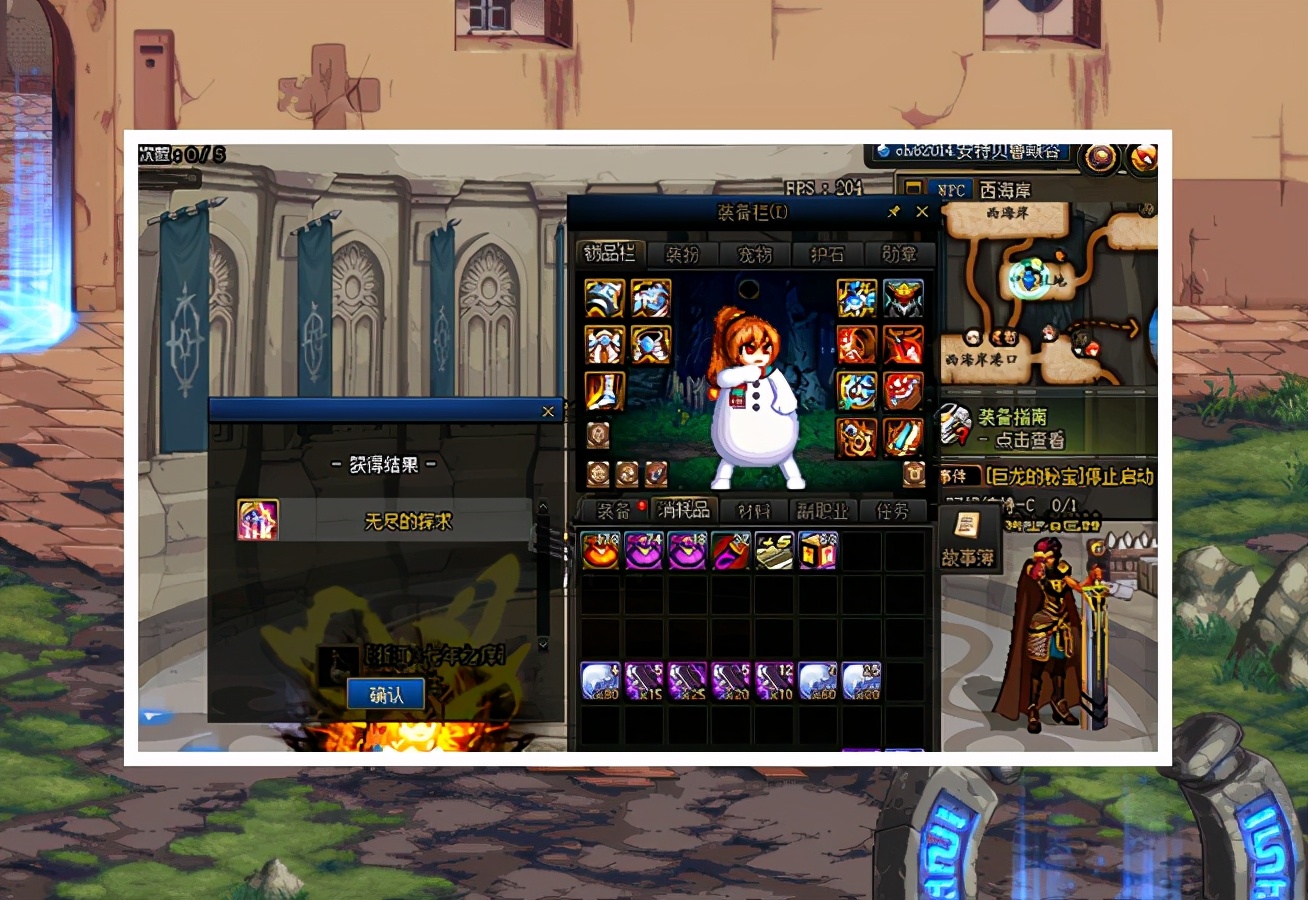Close the obtained result dialog

coord(547,411)
